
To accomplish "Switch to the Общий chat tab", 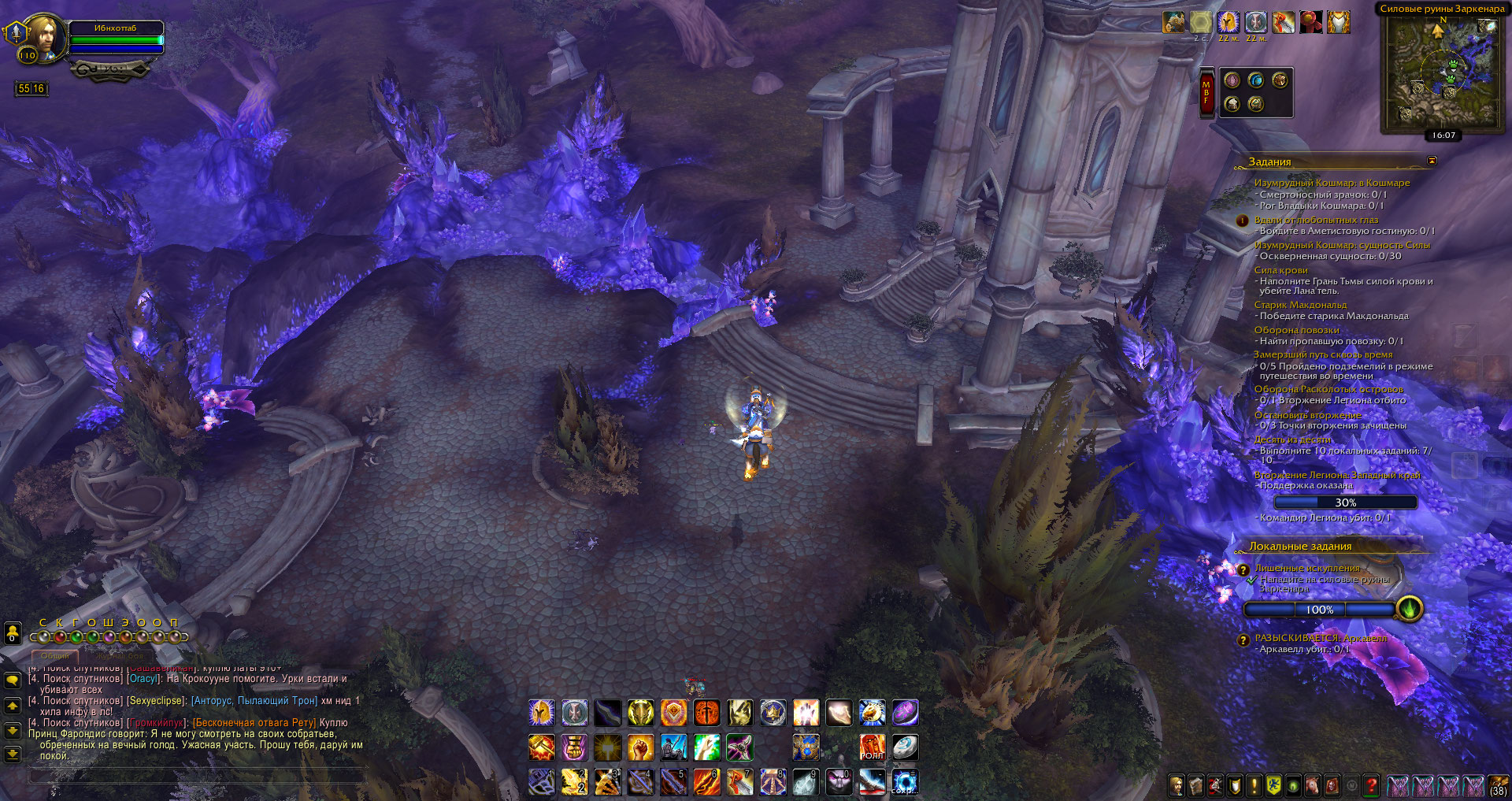I will tap(55, 655).
